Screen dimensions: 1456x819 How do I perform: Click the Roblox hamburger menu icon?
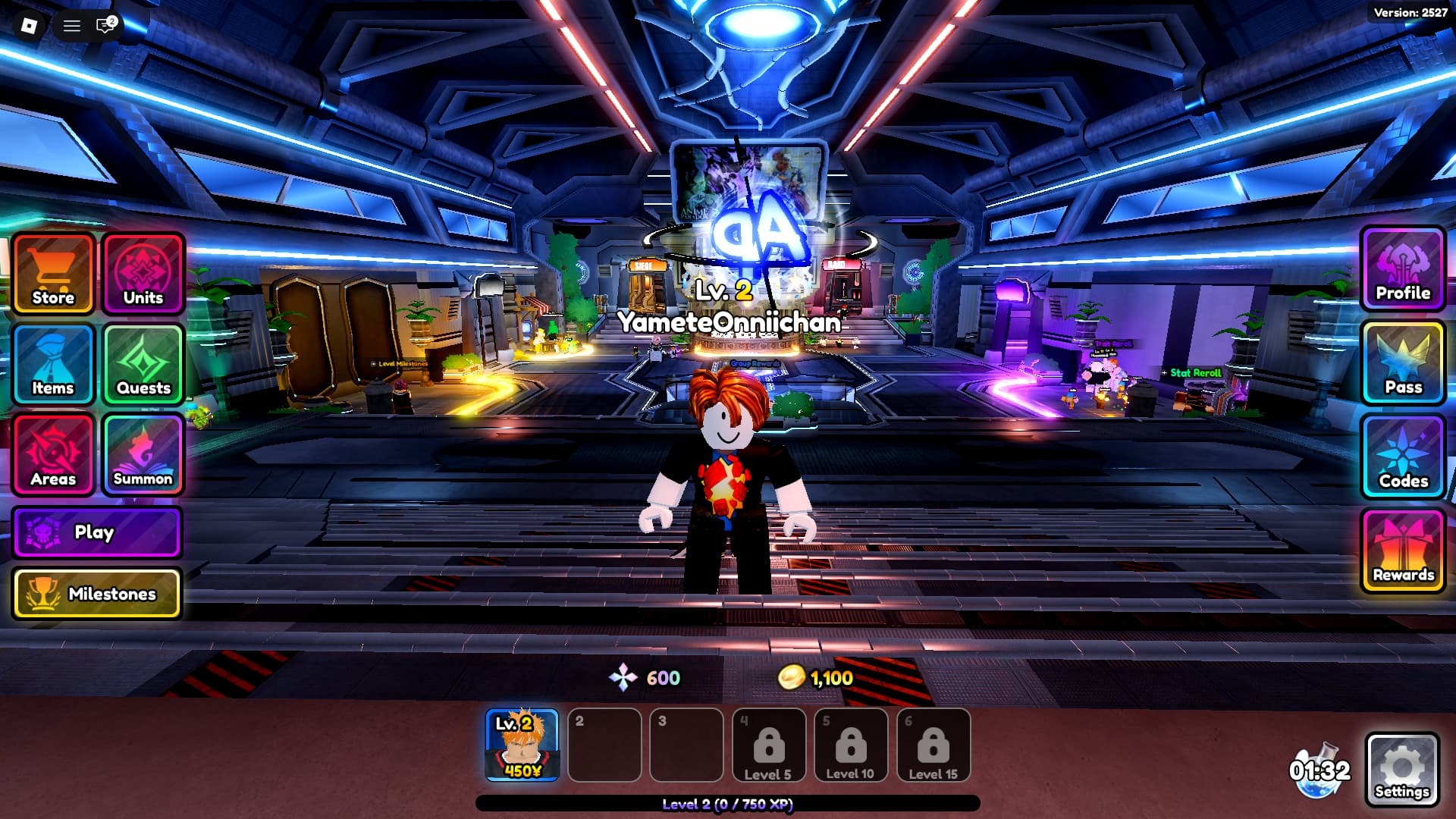72,26
